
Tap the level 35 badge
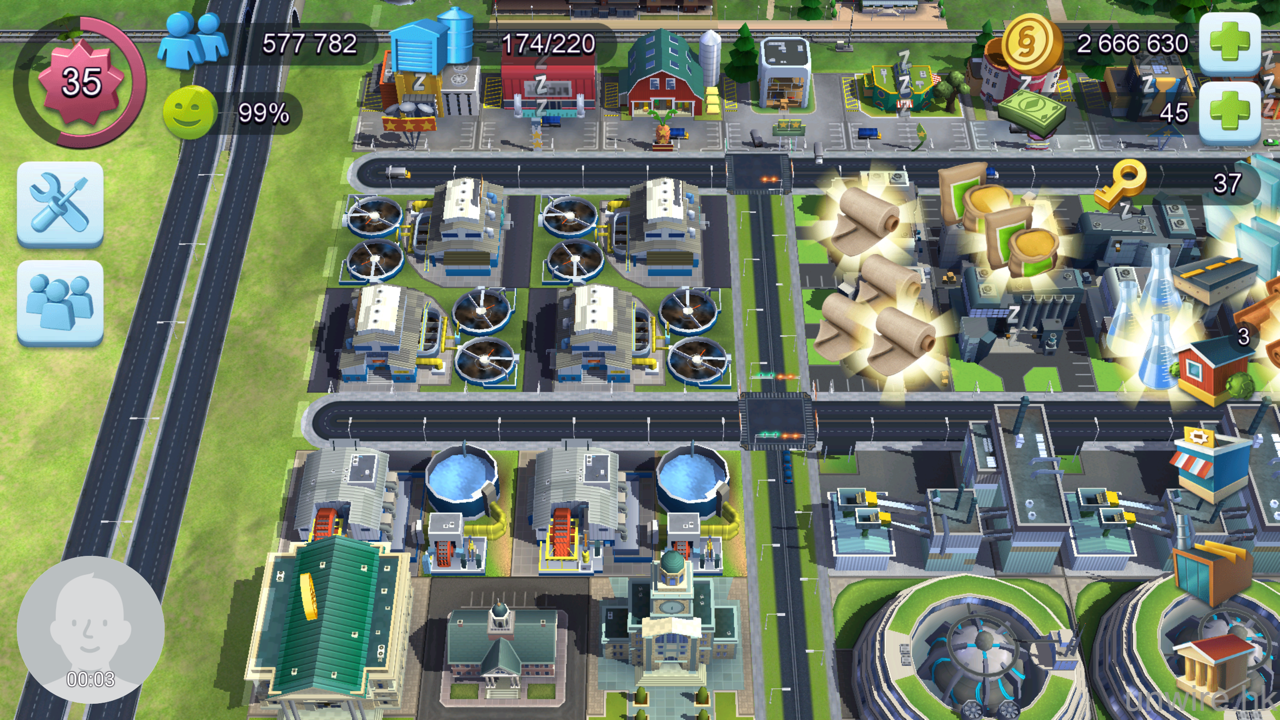point(81,82)
